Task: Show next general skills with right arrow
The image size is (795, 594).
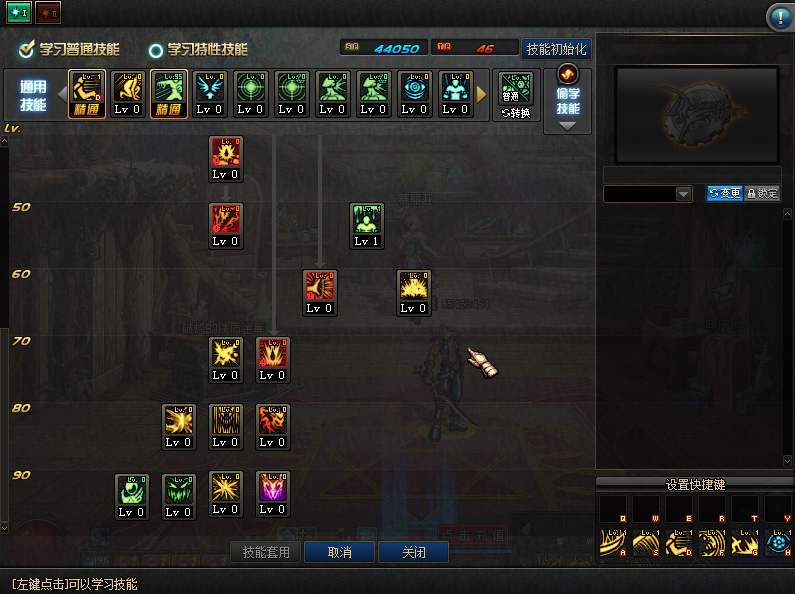Action: click(482, 95)
